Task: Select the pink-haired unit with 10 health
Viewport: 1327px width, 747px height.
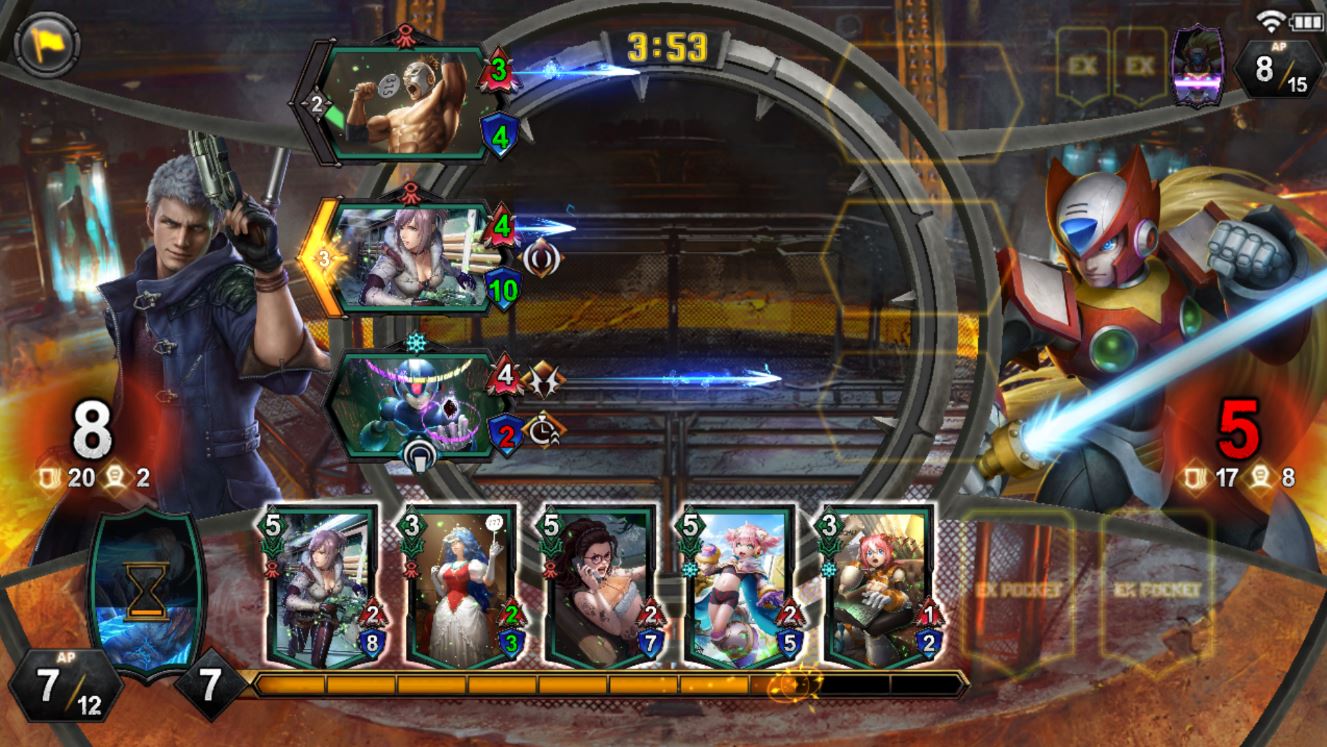Action: [412, 258]
